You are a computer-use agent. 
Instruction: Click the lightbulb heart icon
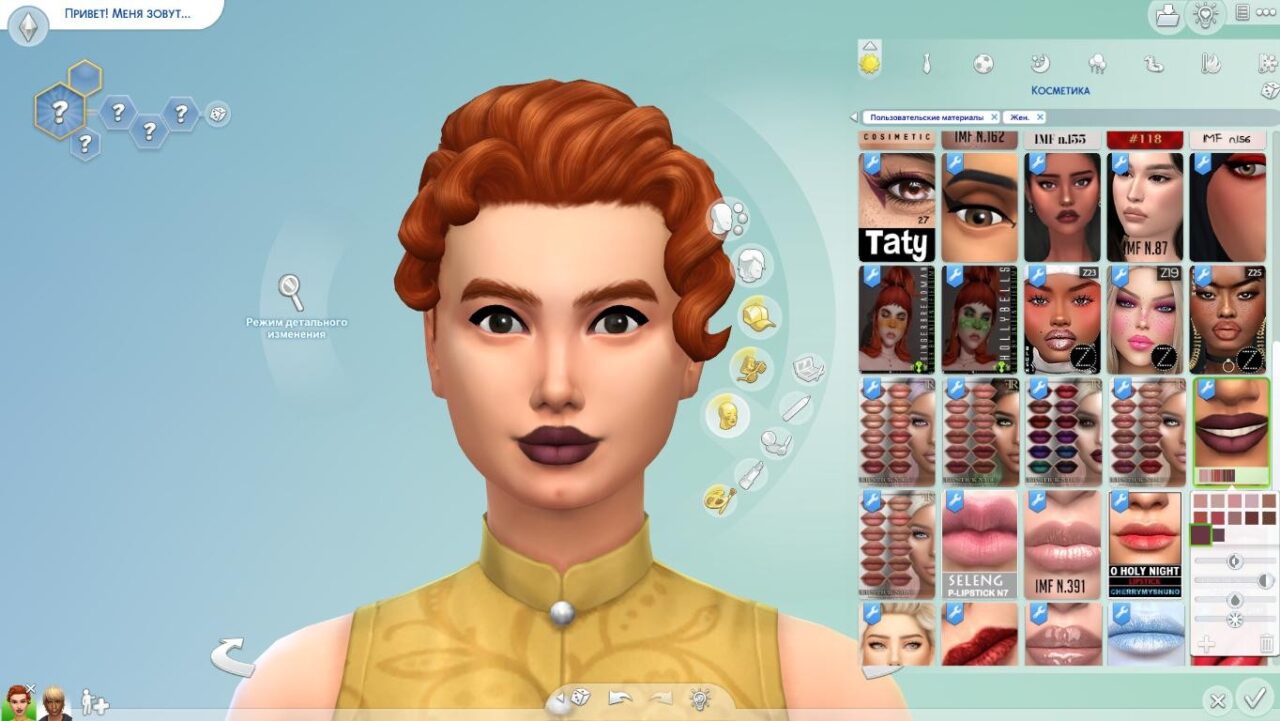(1205, 15)
